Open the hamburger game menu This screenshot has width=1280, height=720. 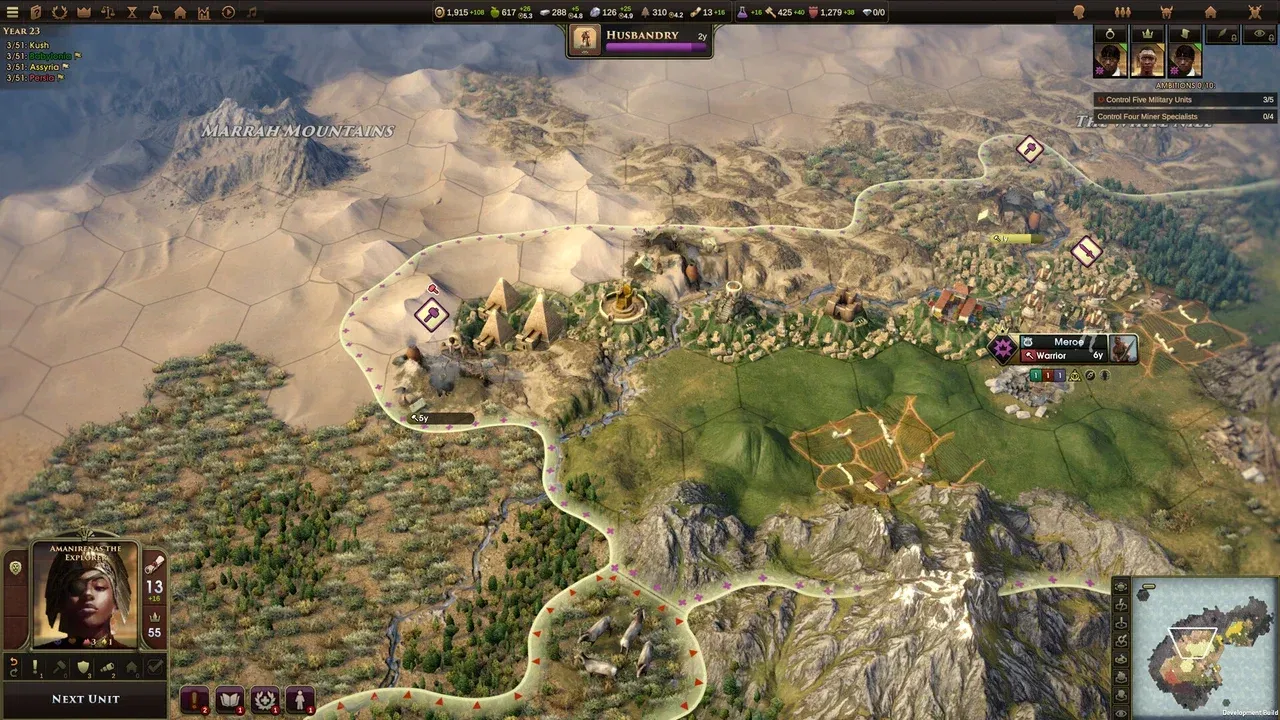(x=12, y=12)
